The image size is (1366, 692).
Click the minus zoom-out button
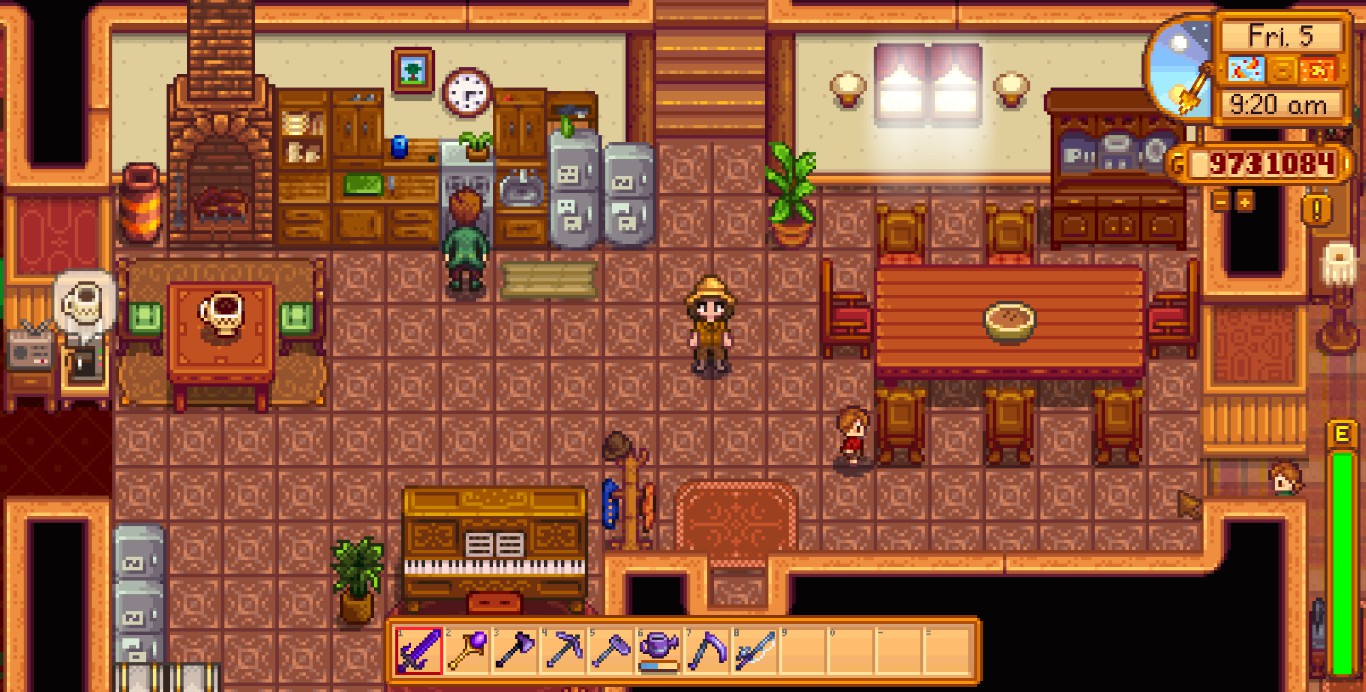coord(1221,201)
